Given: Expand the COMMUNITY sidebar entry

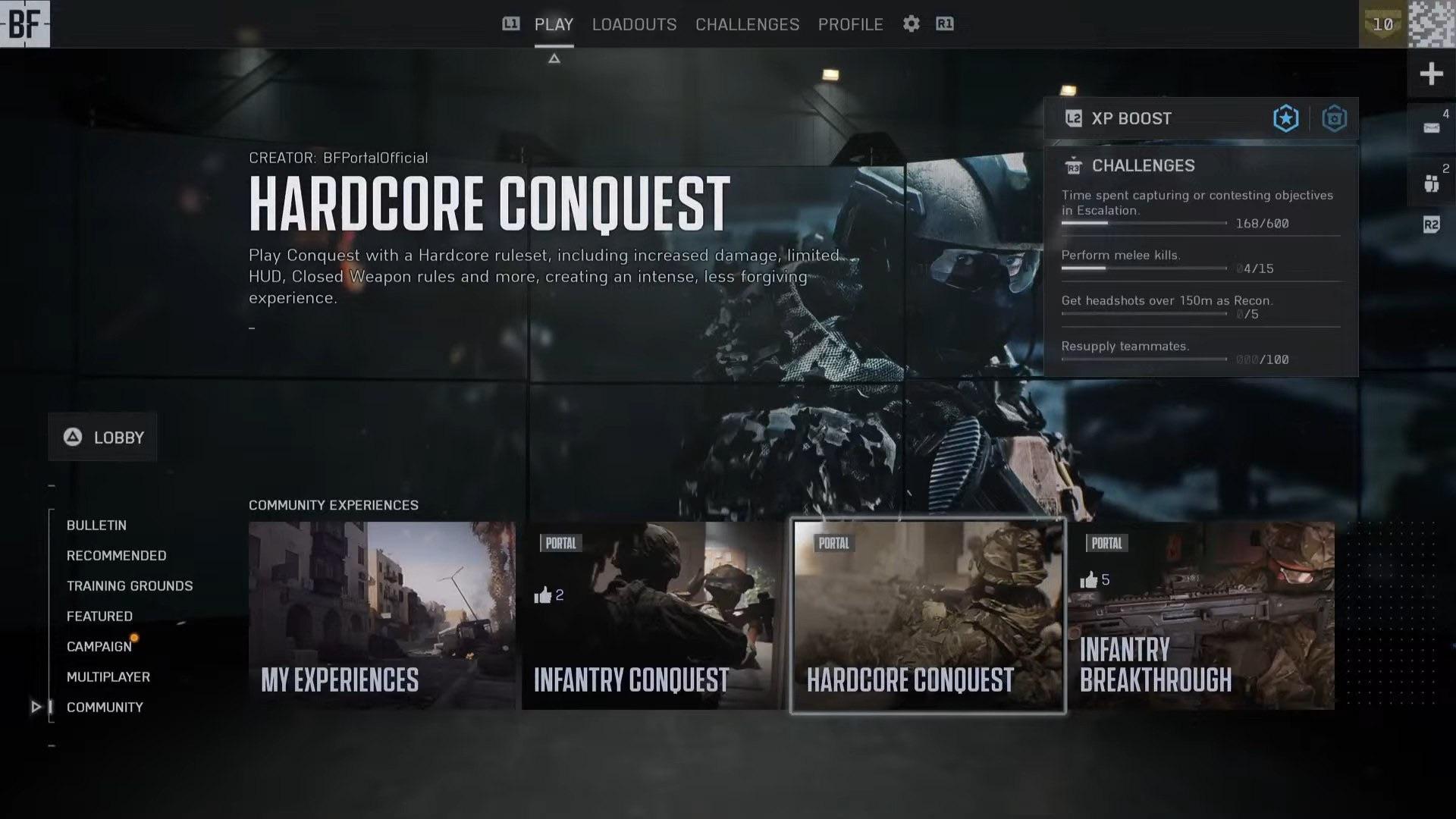Looking at the screenshot, I should tap(105, 707).
